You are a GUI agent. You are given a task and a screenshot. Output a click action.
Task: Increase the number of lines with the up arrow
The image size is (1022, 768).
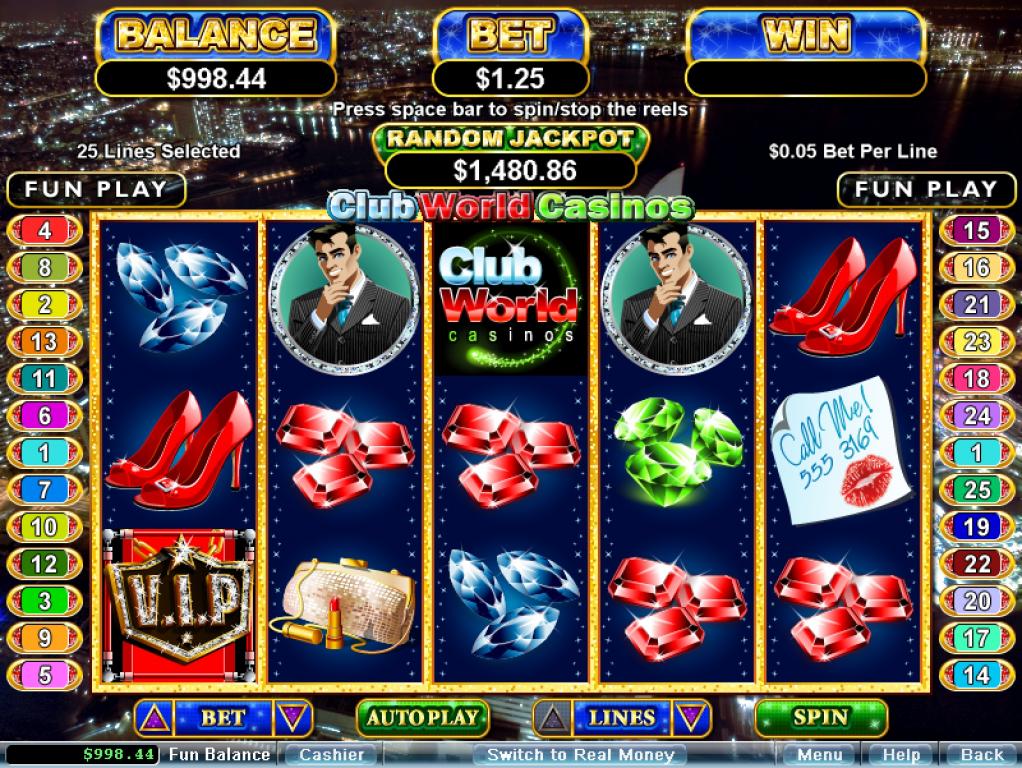tap(553, 717)
